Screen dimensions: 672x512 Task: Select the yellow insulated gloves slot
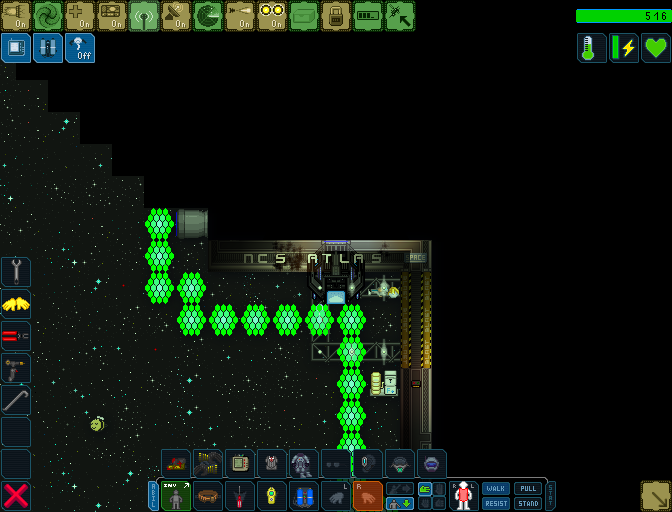[x=16, y=304]
